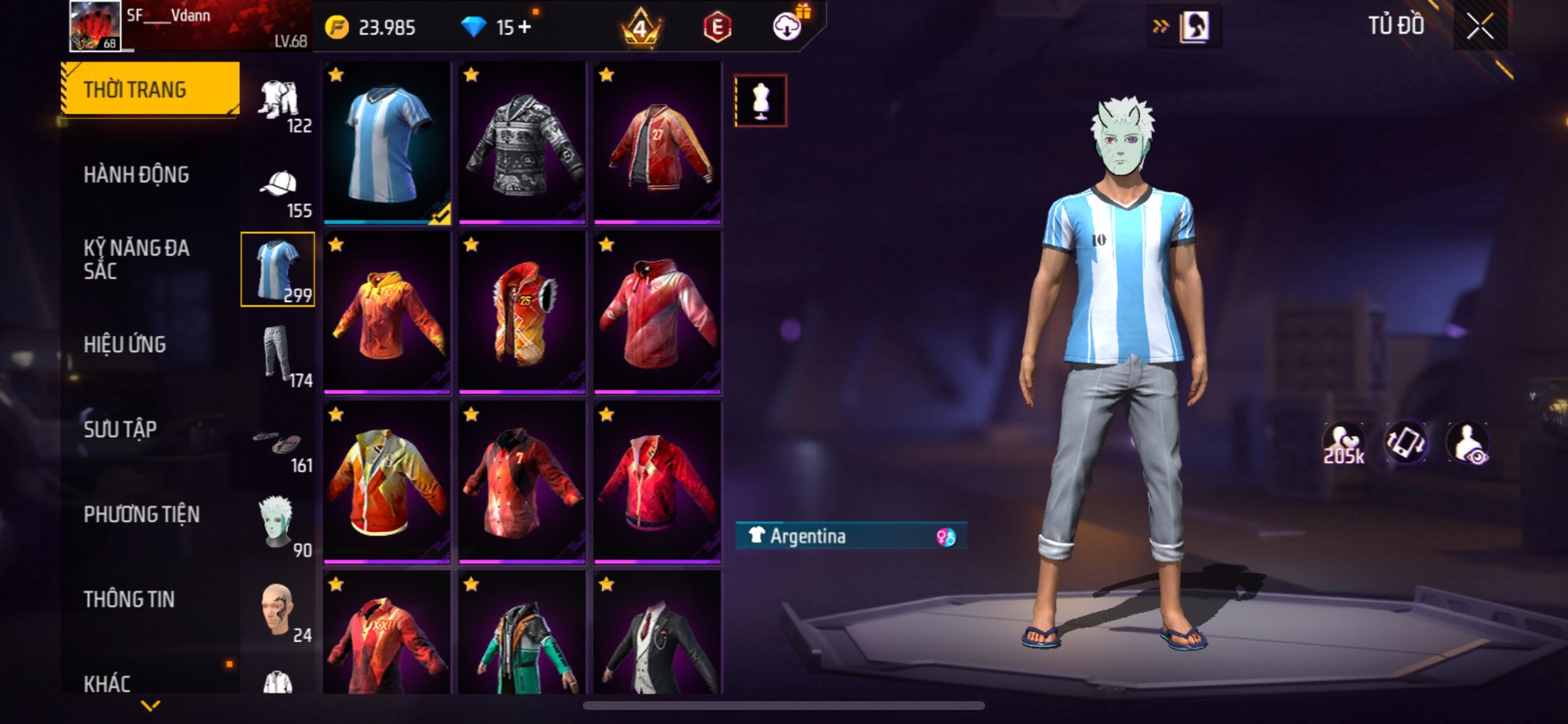Select the red number 27 bomber jacket
Viewport: 1568px width, 724px height.
[658, 143]
